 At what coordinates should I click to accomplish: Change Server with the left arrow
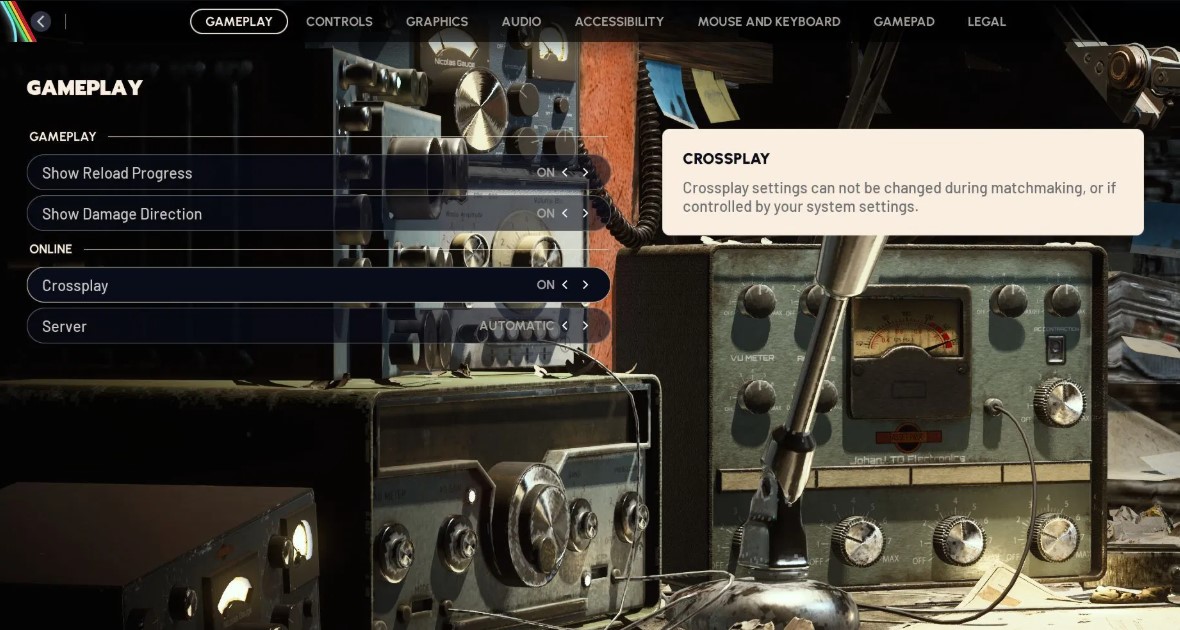pyautogui.click(x=565, y=326)
